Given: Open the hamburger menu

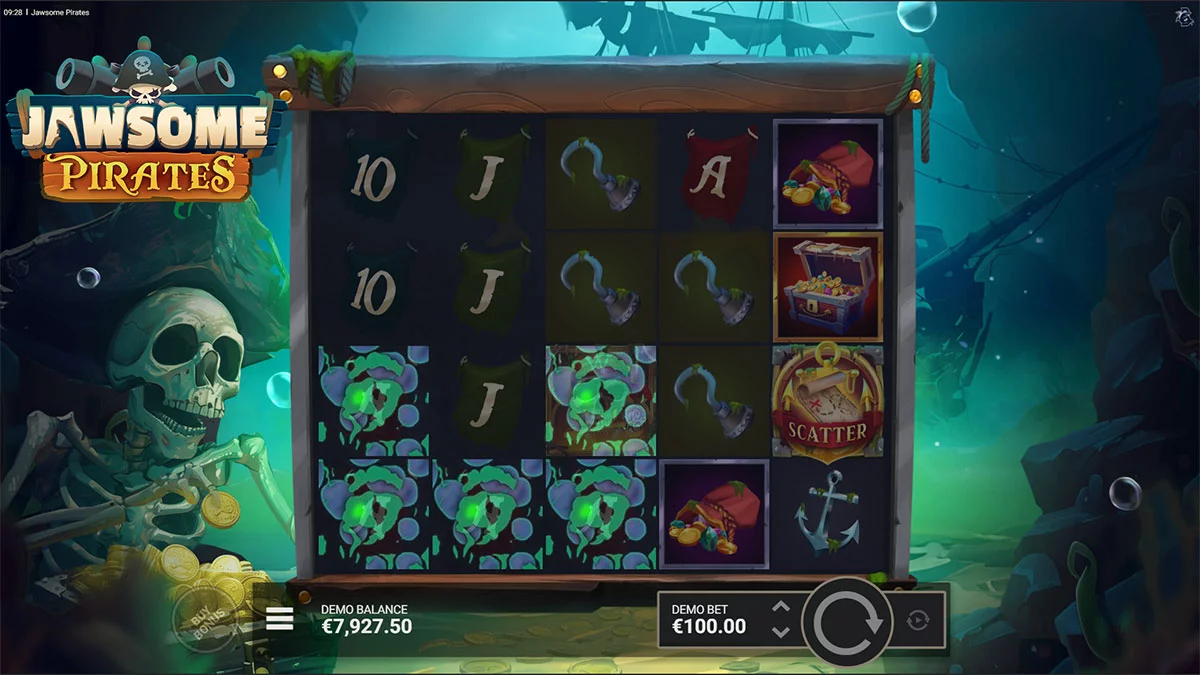Looking at the screenshot, I should click(x=280, y=620).
